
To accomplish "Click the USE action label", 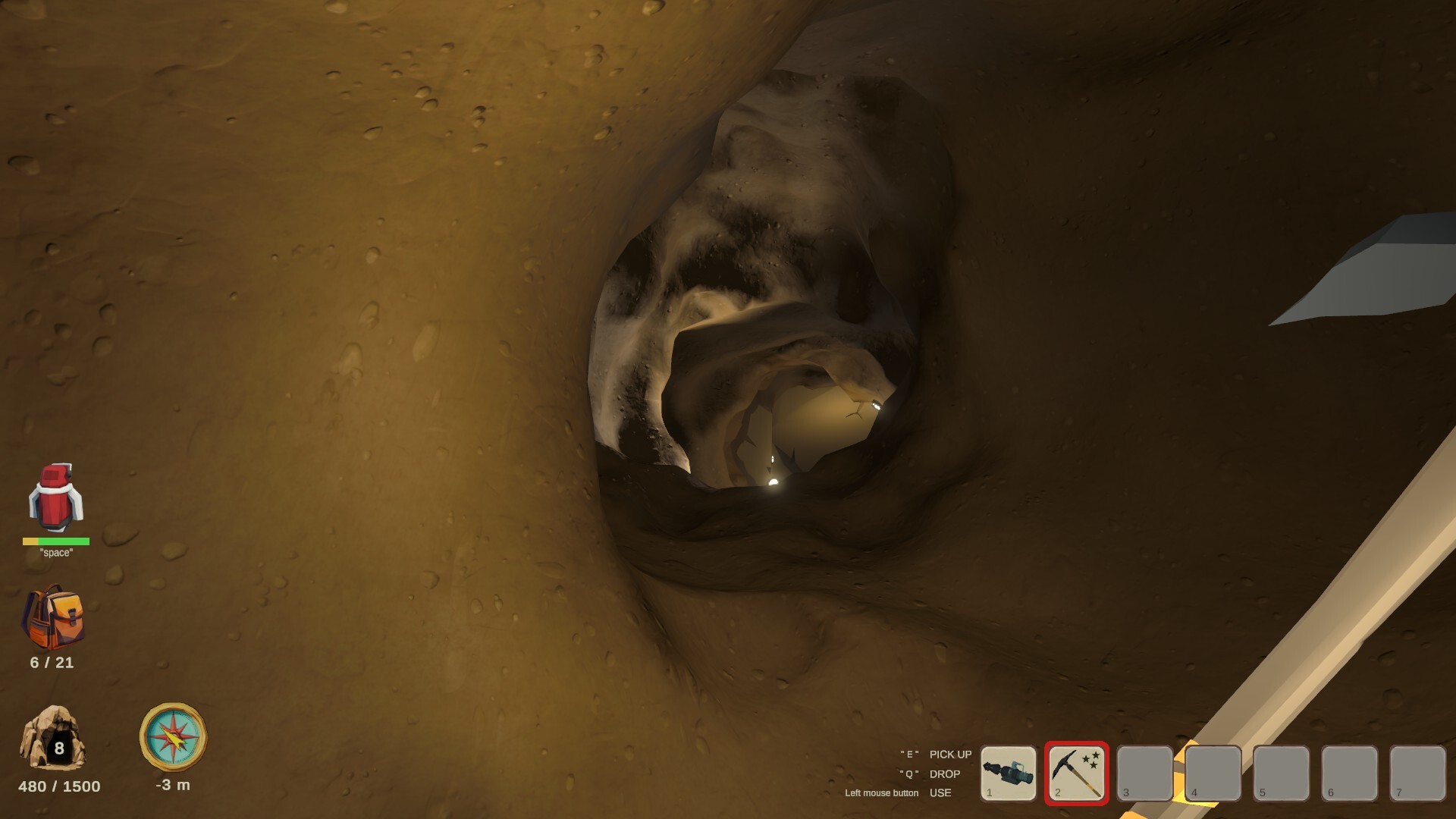I will pos(939,793).
